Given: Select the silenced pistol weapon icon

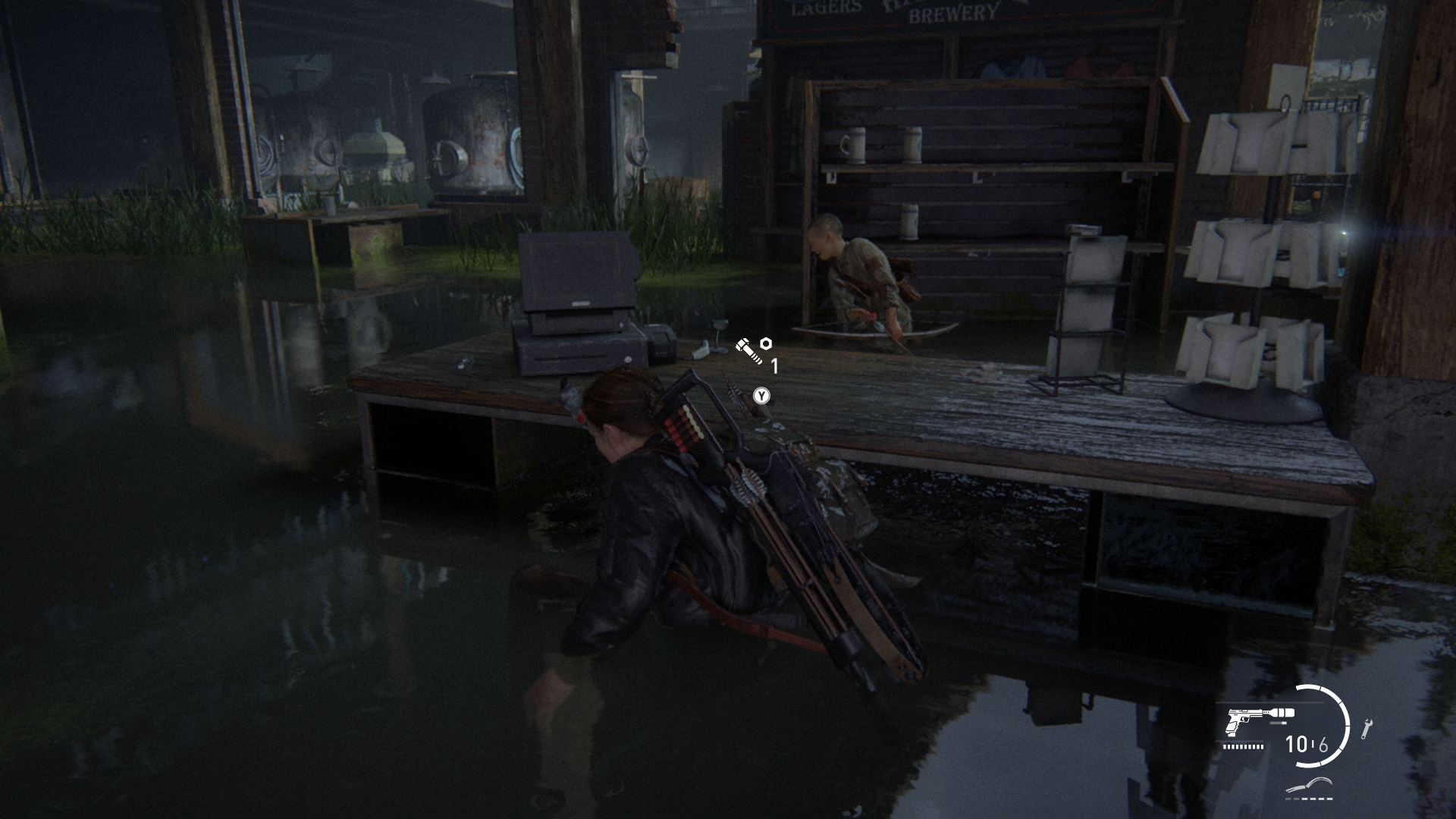Looking at the screenshot, I should pos(1254,721).
